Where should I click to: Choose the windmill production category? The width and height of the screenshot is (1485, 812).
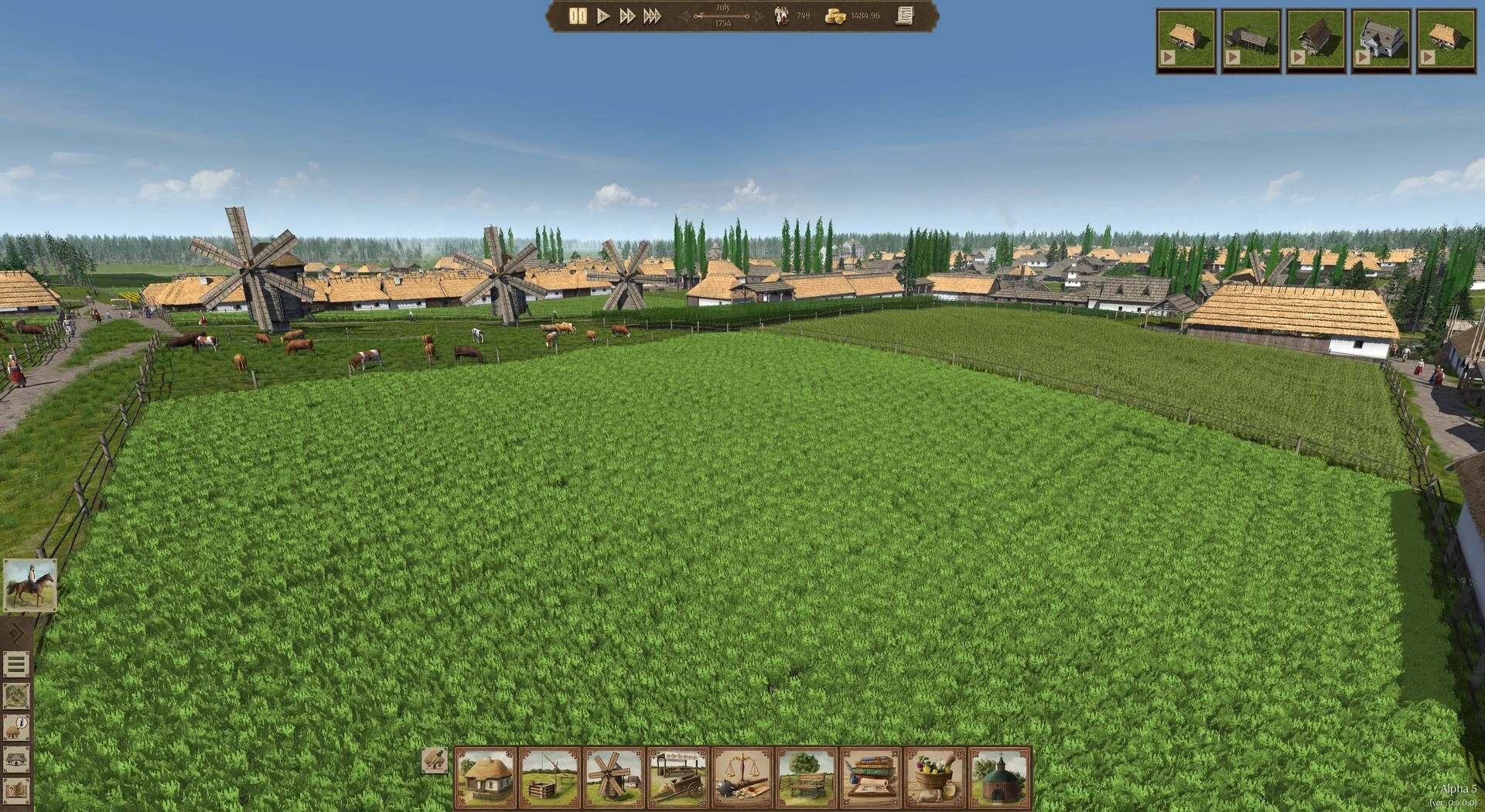point(614,777)
